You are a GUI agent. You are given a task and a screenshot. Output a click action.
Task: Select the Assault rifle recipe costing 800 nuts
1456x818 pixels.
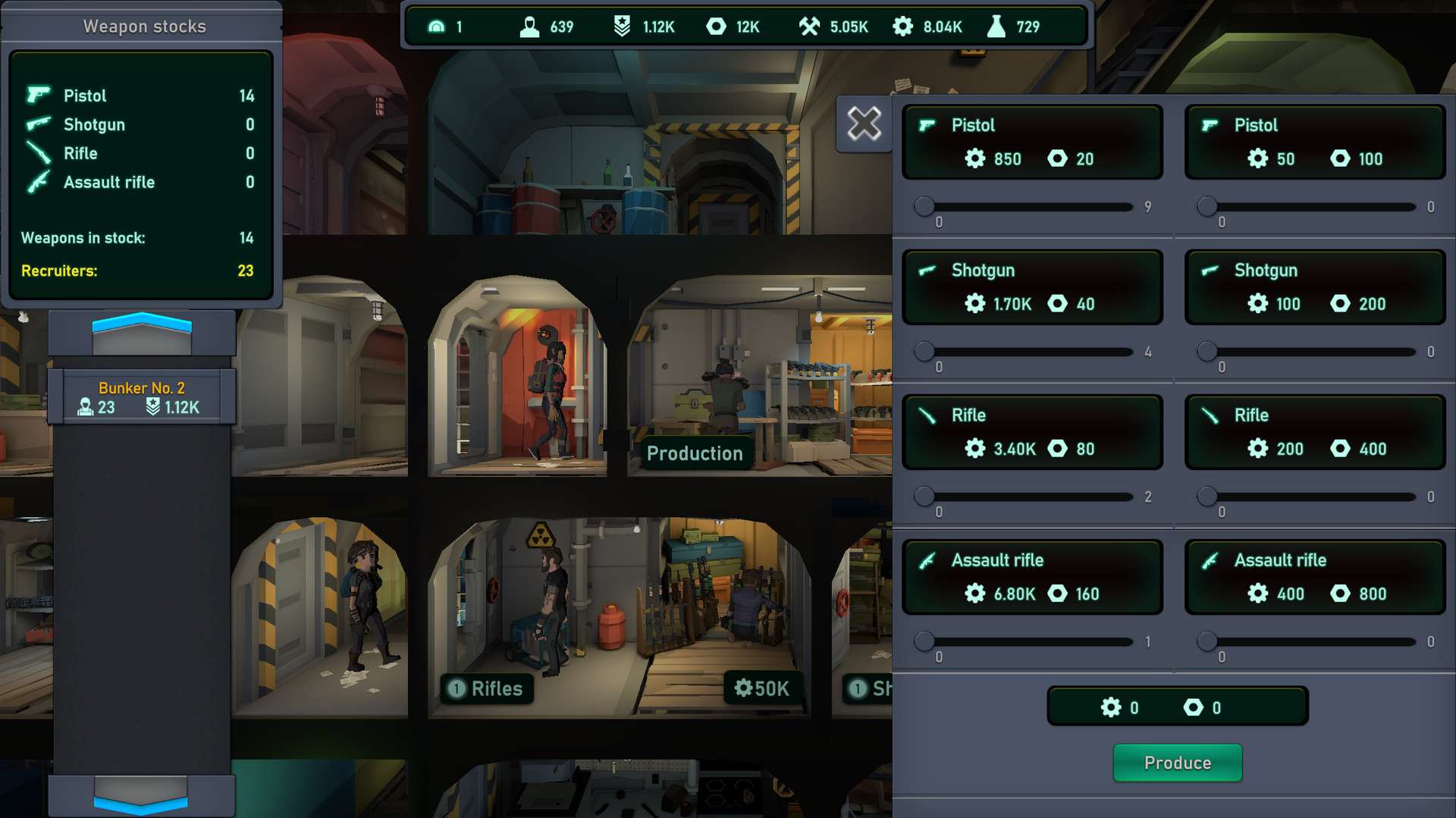tap(1314, 577)
